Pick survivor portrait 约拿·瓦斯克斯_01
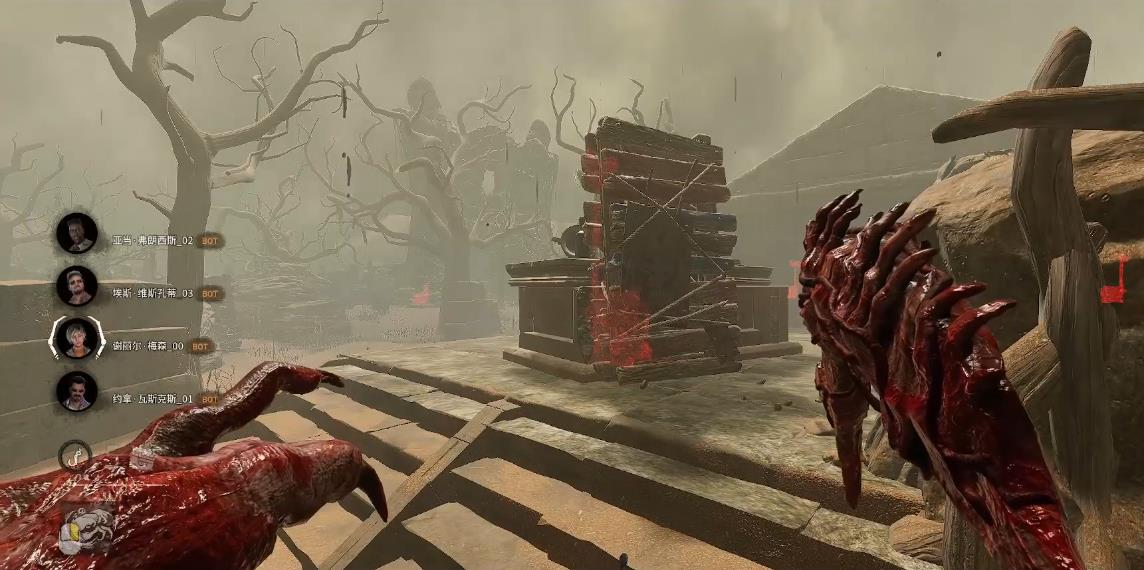The image size is (1144, 570). (x=77, y=391)
